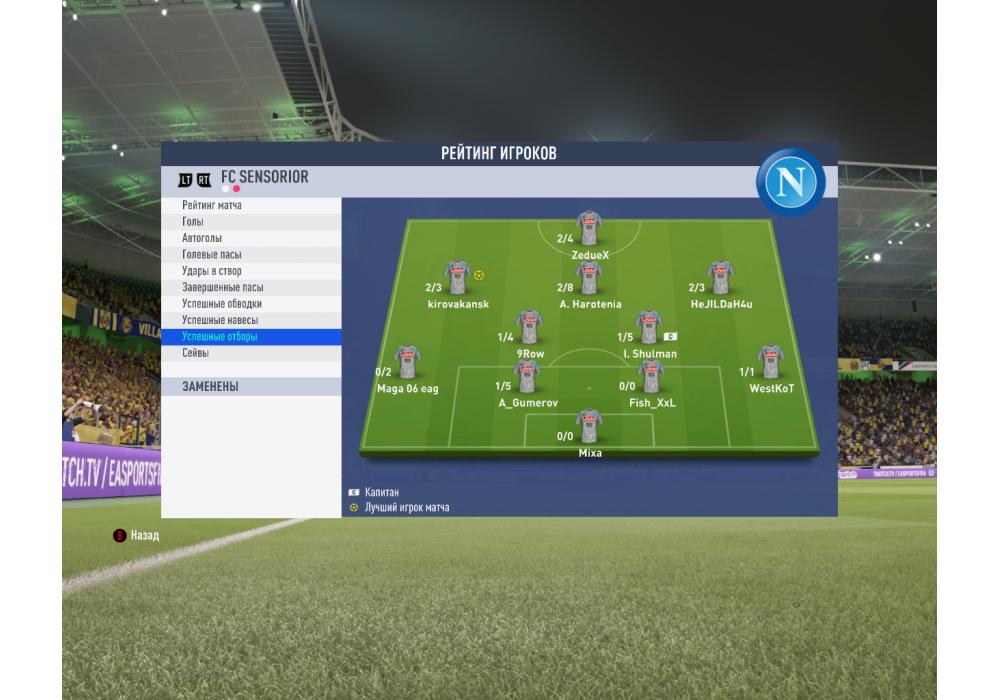Select goalkeeper Mixa on the pitch
1000x700 pixels.
pyautogui.click(x=589, y=427)
